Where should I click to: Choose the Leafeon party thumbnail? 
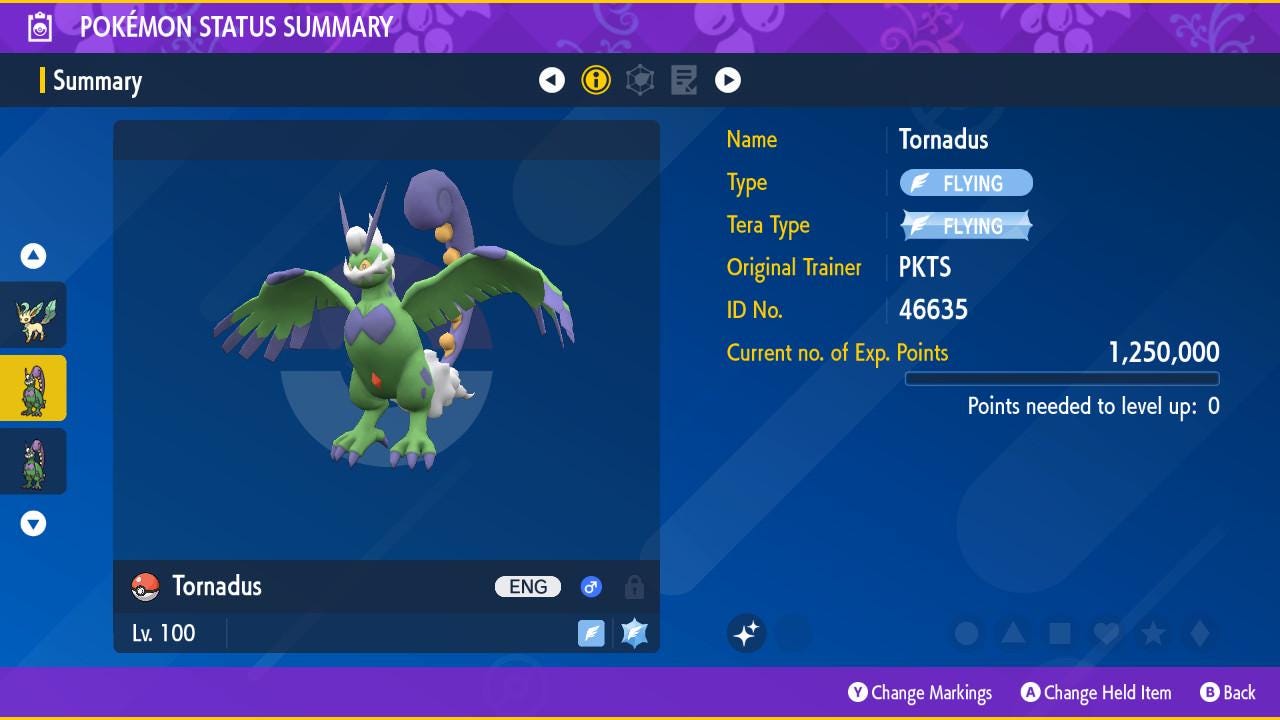pyautogui.click(x=33, y=316)
